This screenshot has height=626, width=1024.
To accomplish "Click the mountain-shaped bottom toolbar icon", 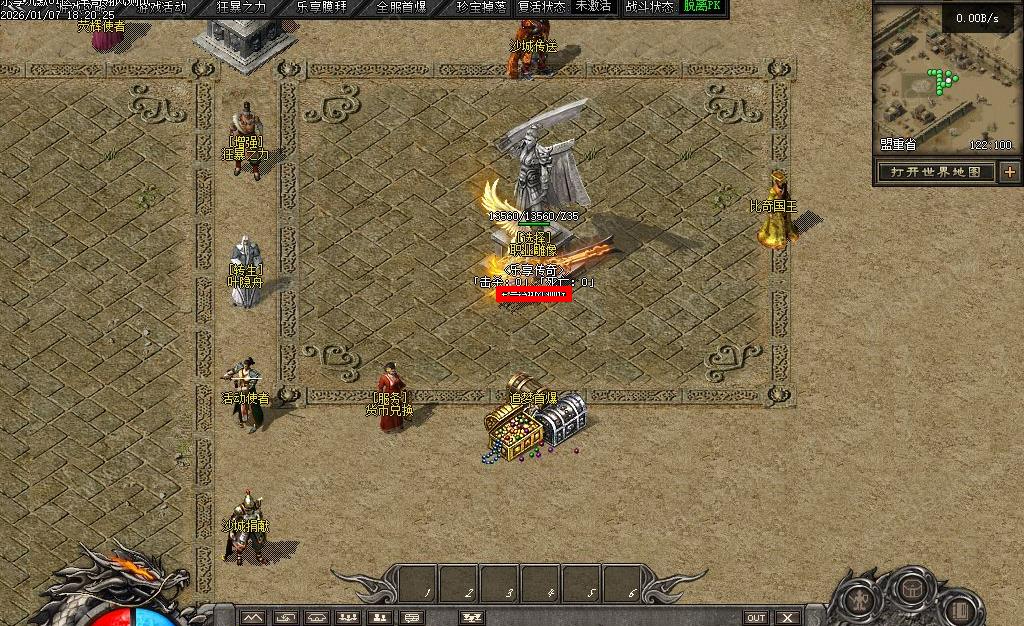I will point(253,618).
